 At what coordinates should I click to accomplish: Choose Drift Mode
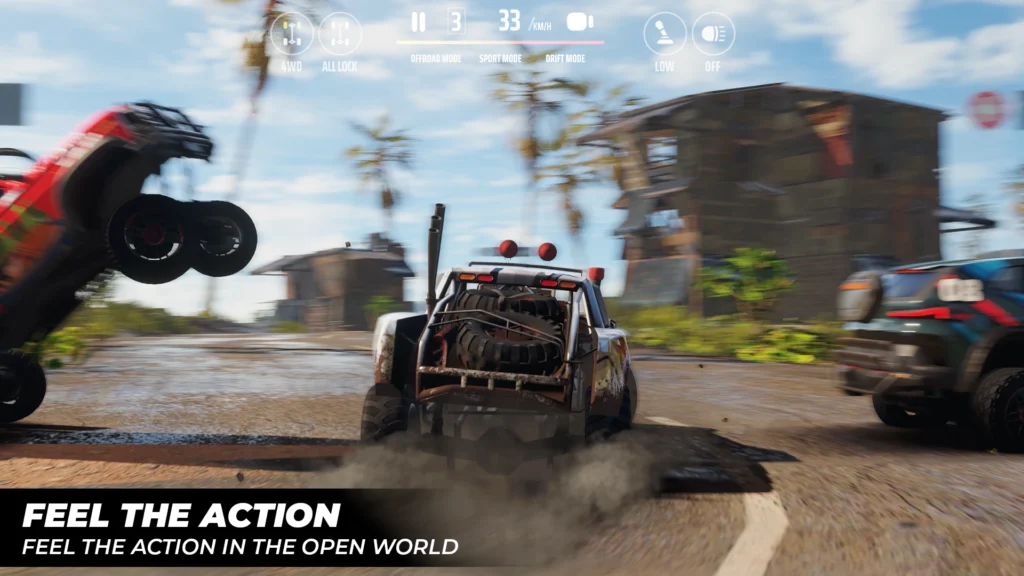point(565,59)
